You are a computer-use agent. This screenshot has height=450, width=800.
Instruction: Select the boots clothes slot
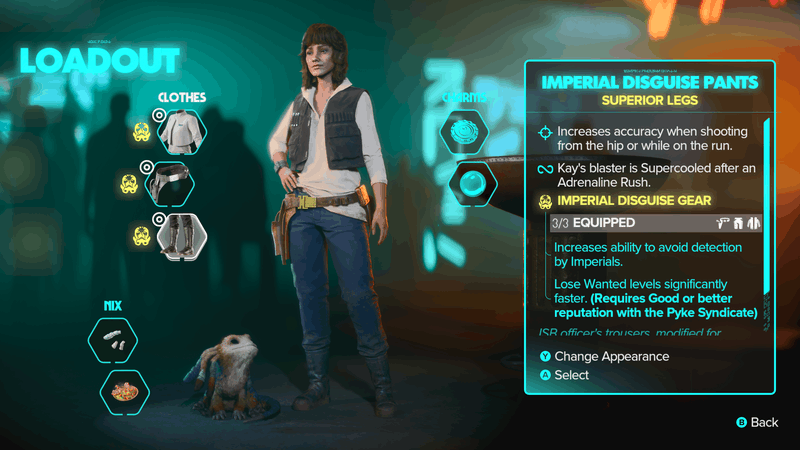[x=180, y=237]
